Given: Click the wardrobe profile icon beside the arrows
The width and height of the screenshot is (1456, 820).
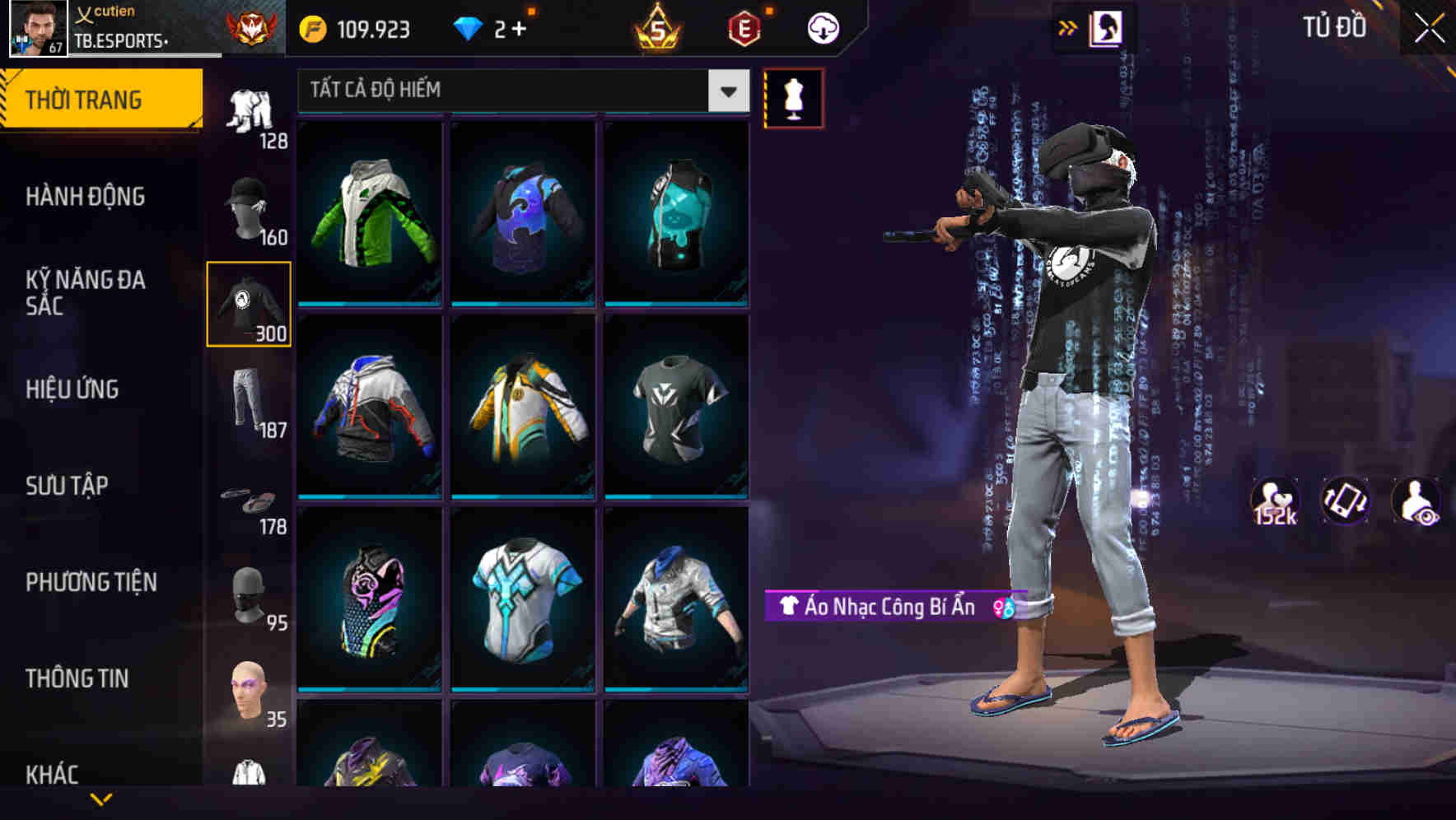Looking at the screenshot, I should [x=1105, y=26].
